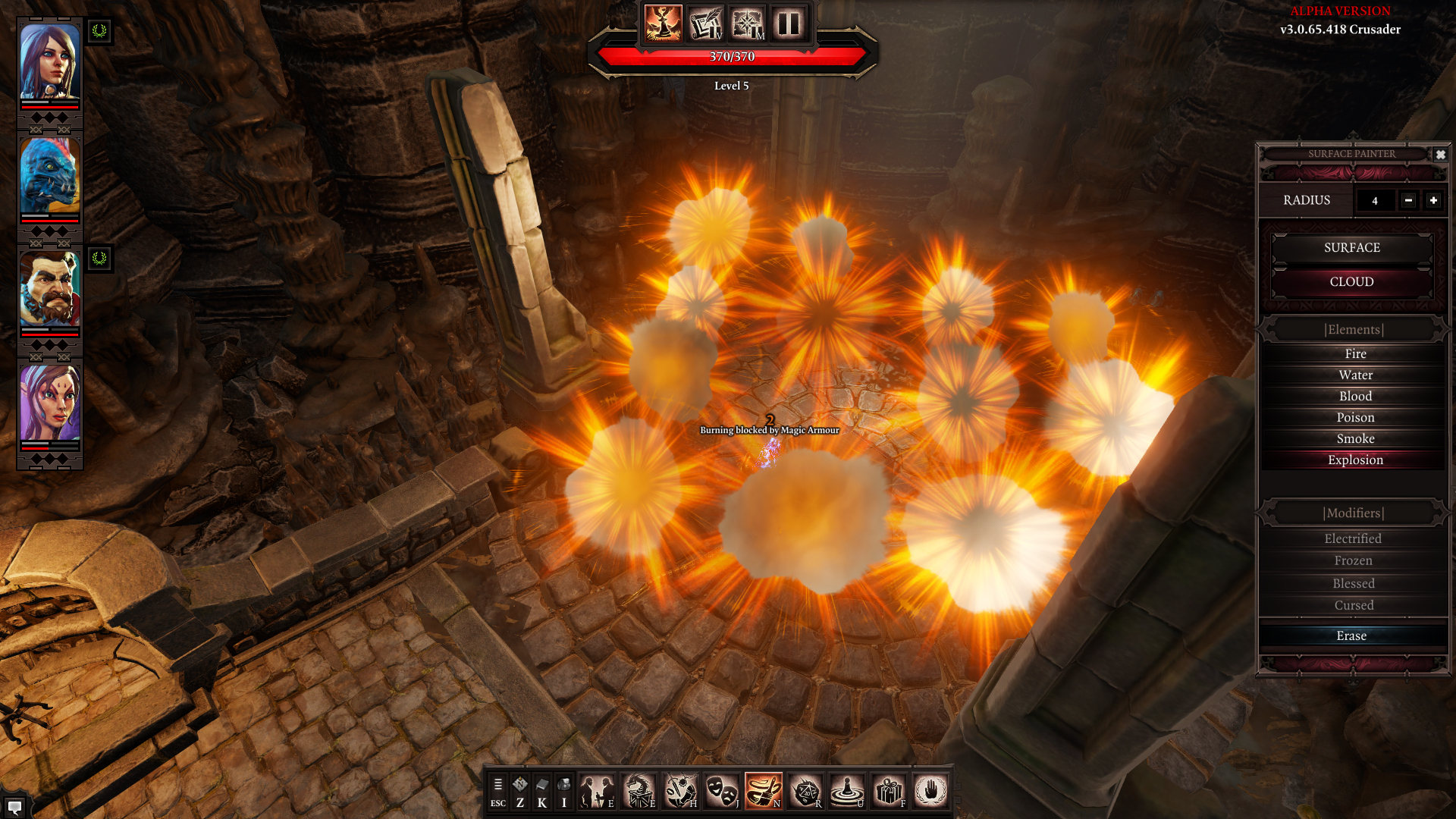Increase the surface radius with plus
Screen dimensions: 1456x819
1433,200
